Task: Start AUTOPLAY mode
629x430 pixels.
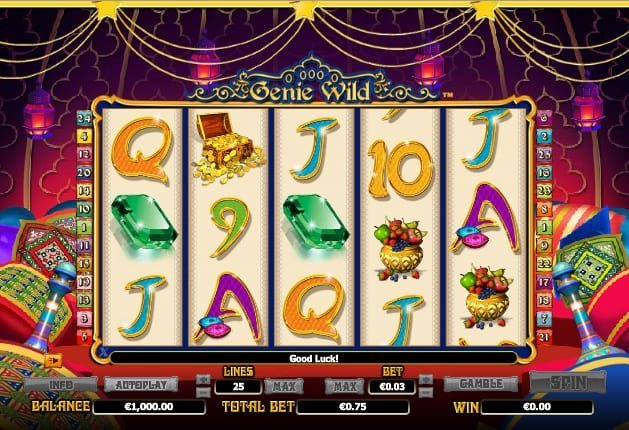Action: 140,384
